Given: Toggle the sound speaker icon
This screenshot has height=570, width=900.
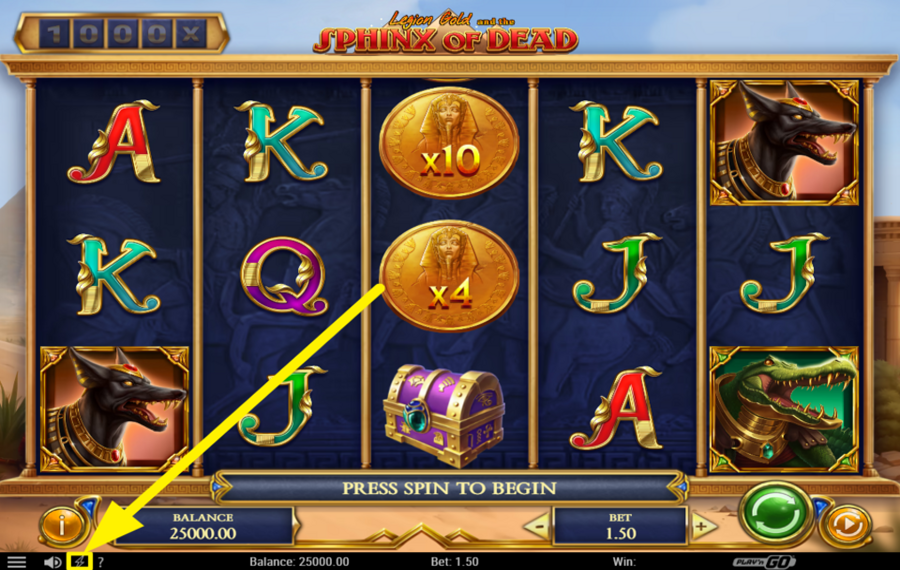Looking at the screenshot, I should point(53,562).
